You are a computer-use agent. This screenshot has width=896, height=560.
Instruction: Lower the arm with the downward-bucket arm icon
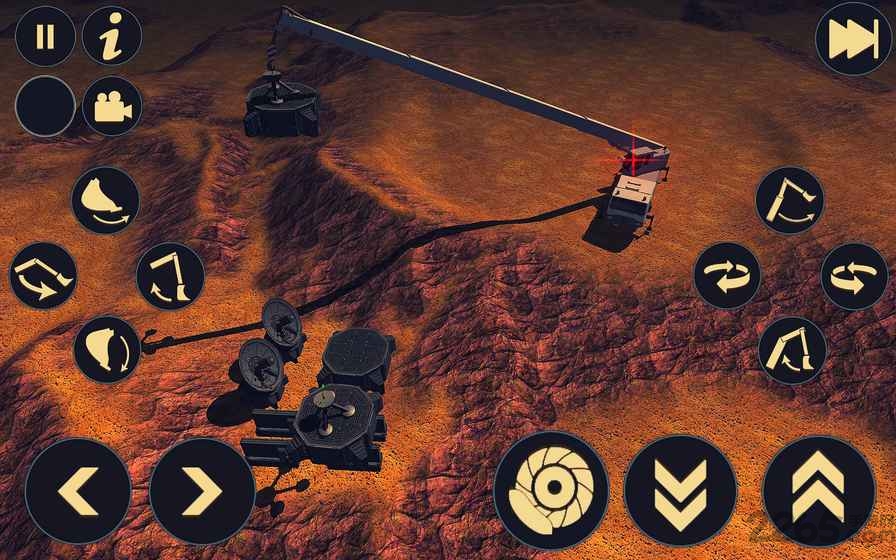(x=170, y=275)
